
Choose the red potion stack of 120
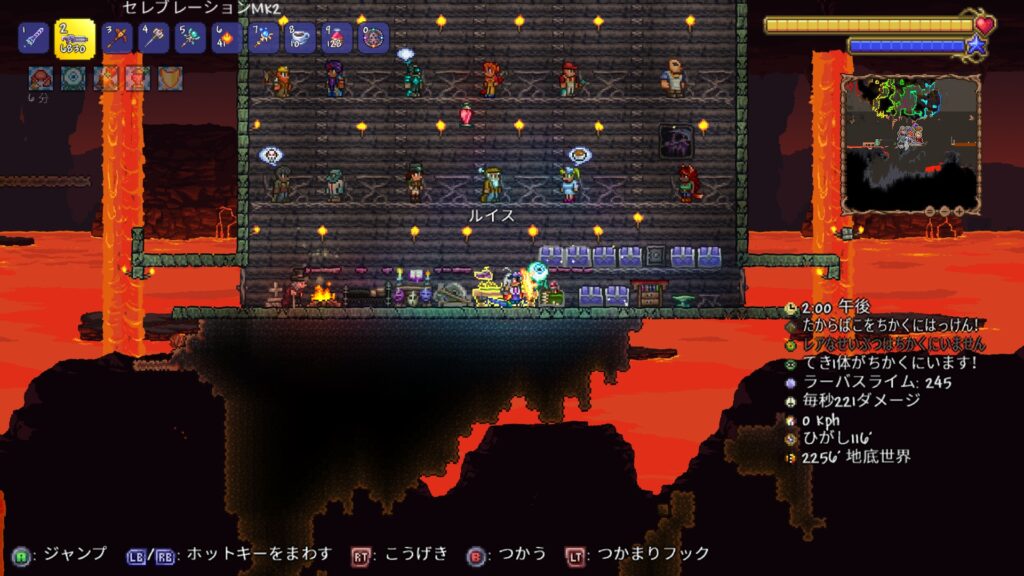click(x=337, y=39)
